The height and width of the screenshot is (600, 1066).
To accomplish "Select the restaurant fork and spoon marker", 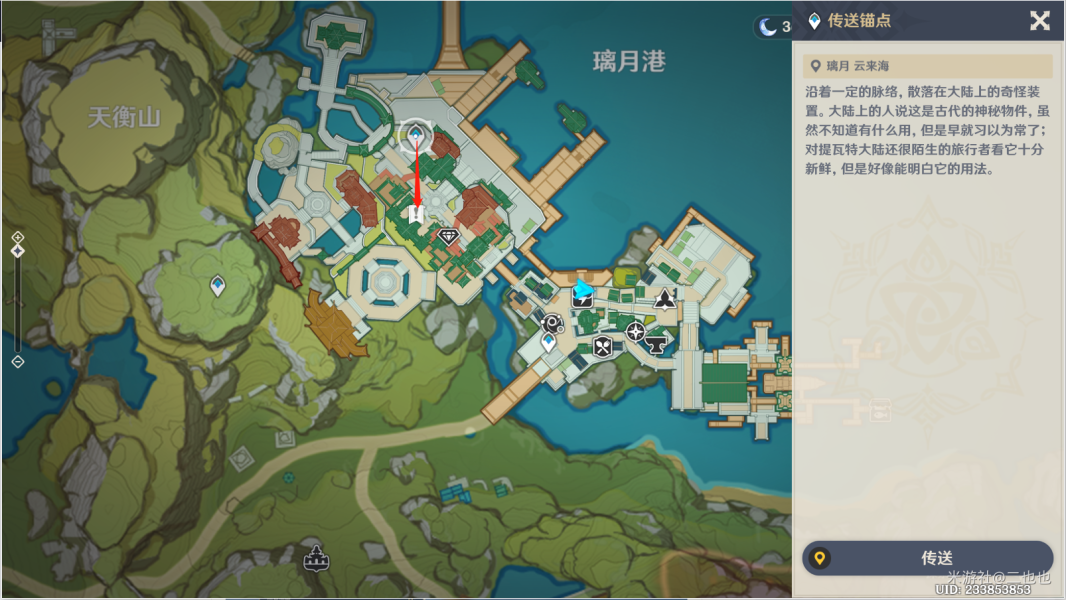I will pos(602,347).
